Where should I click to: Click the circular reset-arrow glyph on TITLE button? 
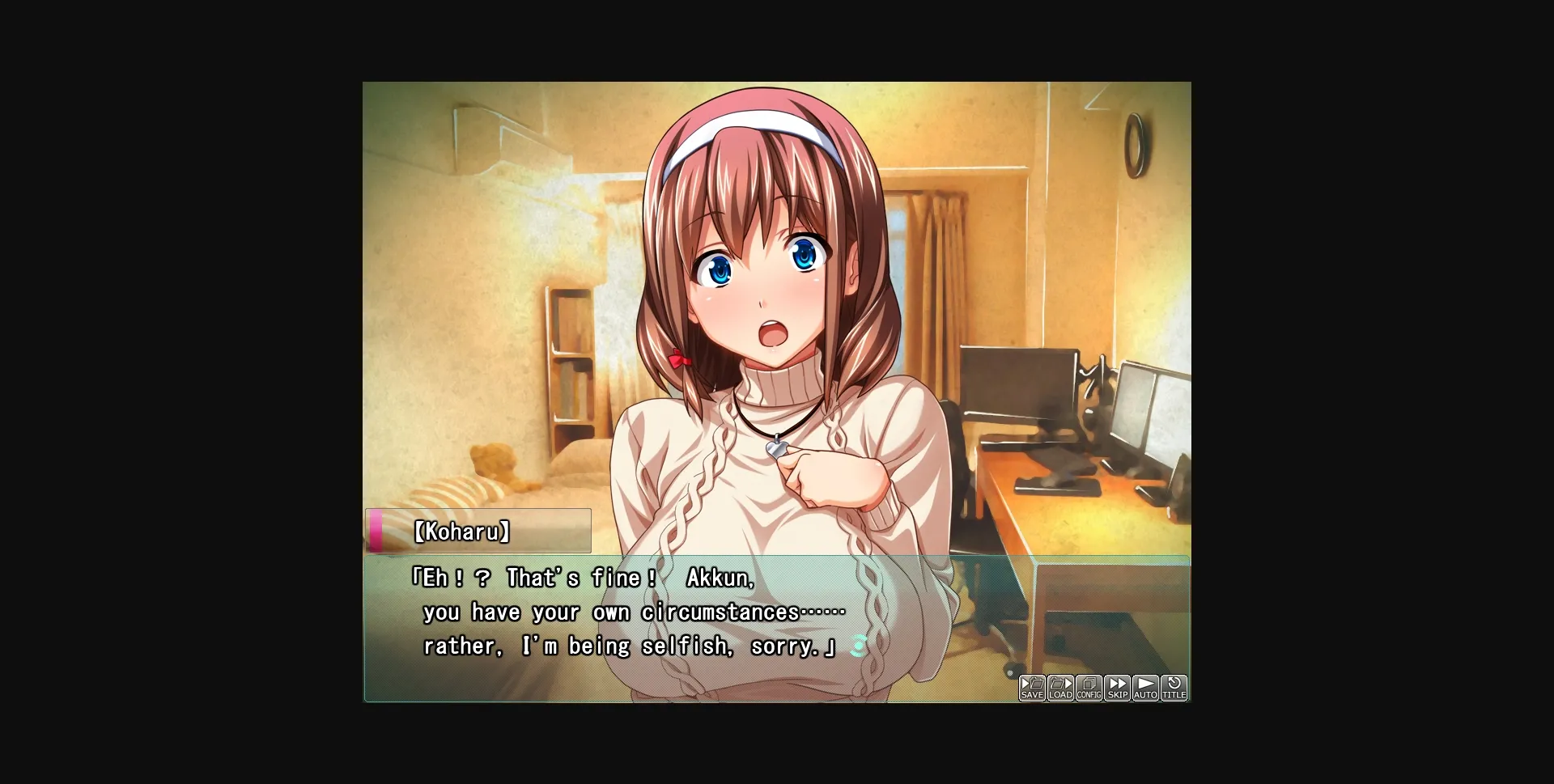(1173, 681)
